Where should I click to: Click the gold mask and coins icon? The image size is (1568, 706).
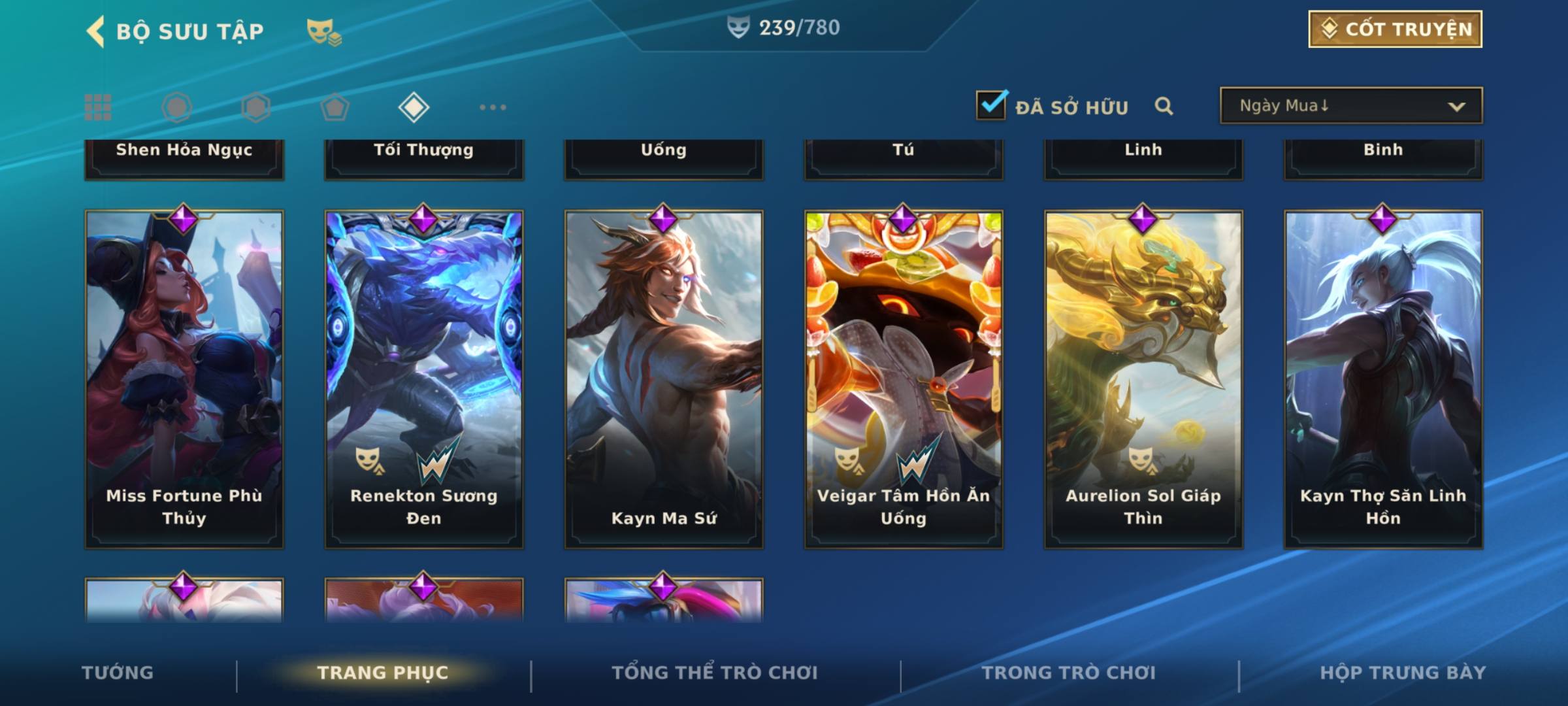tap(323, 32)
